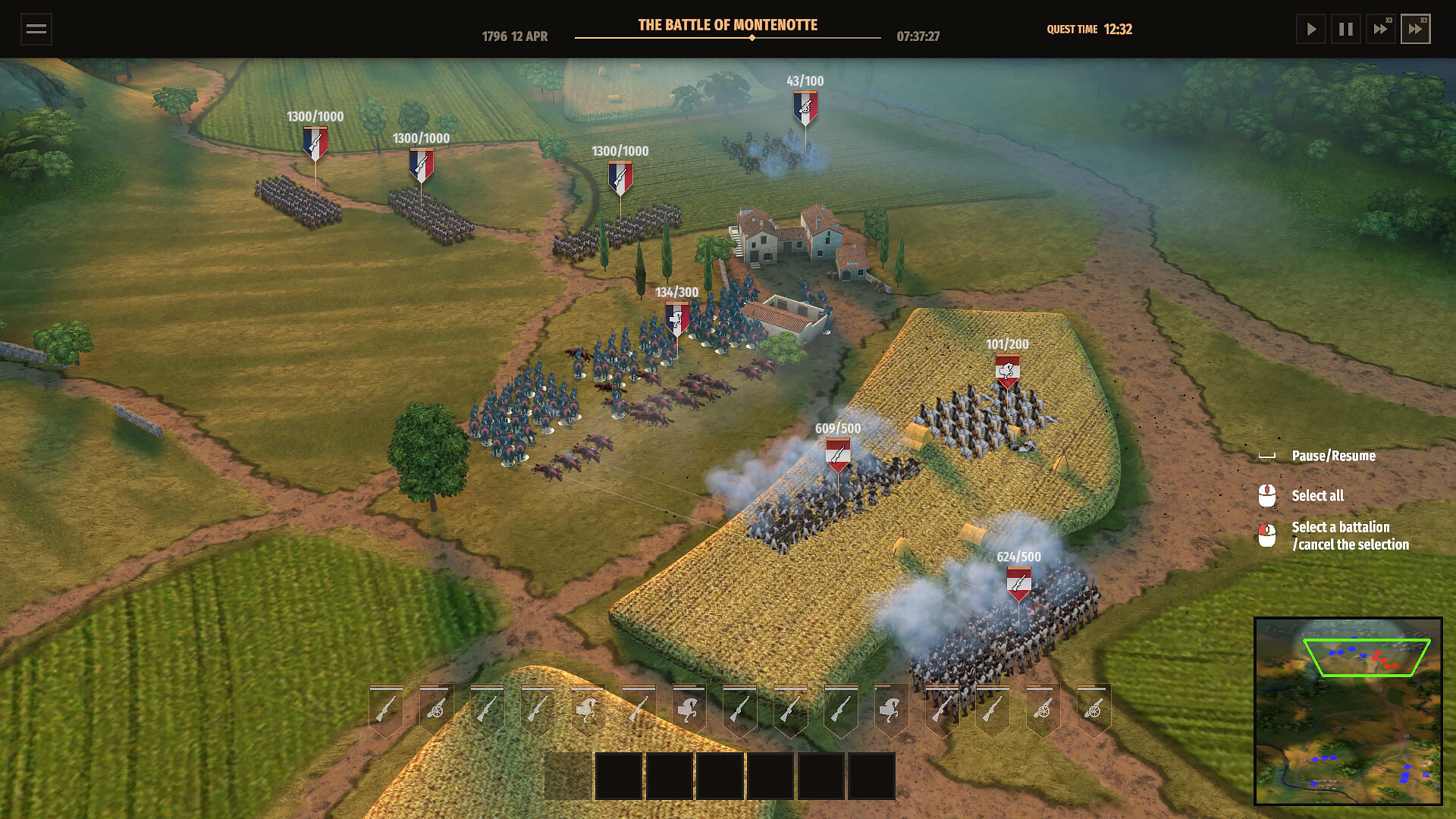The width and height of the screenshot is (1456, 819).
Task: Set game speed to X3
Action: click(x=1415, y=30)
